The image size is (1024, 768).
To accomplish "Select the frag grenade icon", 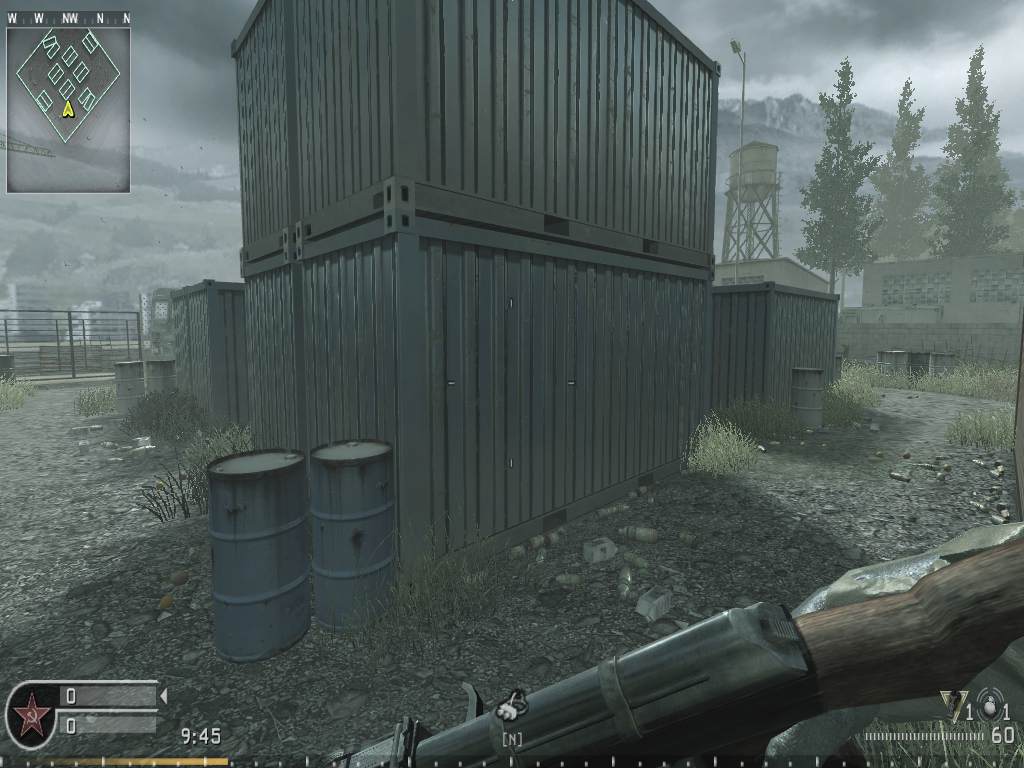I will point(991,705).
